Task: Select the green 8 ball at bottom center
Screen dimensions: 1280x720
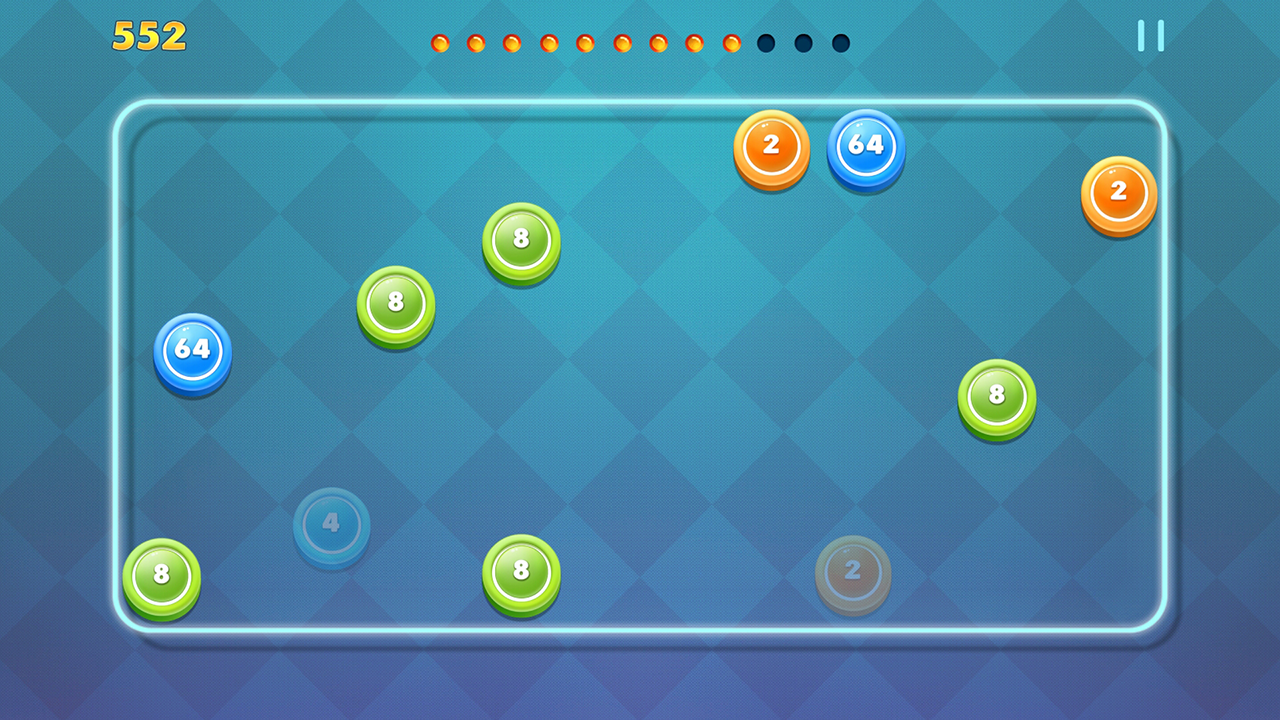Action: (521, 573)
